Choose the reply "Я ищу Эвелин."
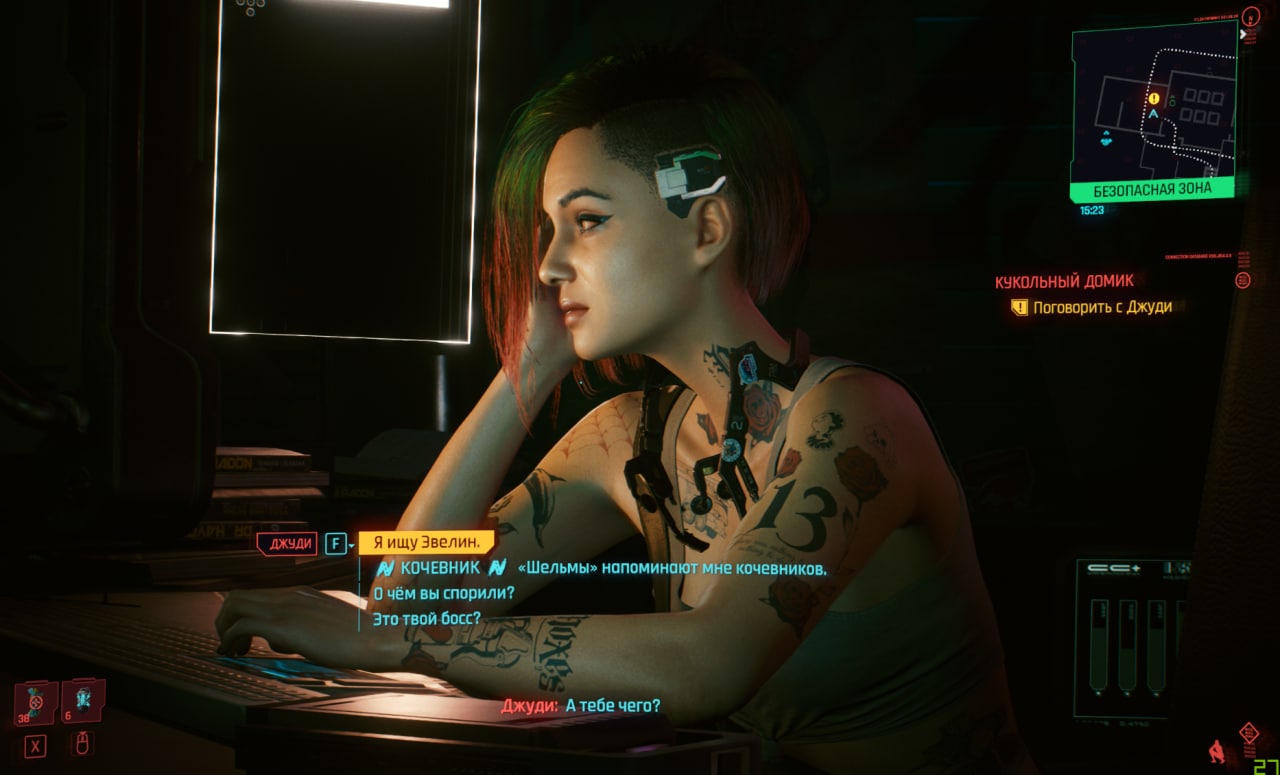 pyautogui.click(x=427, y=543)
